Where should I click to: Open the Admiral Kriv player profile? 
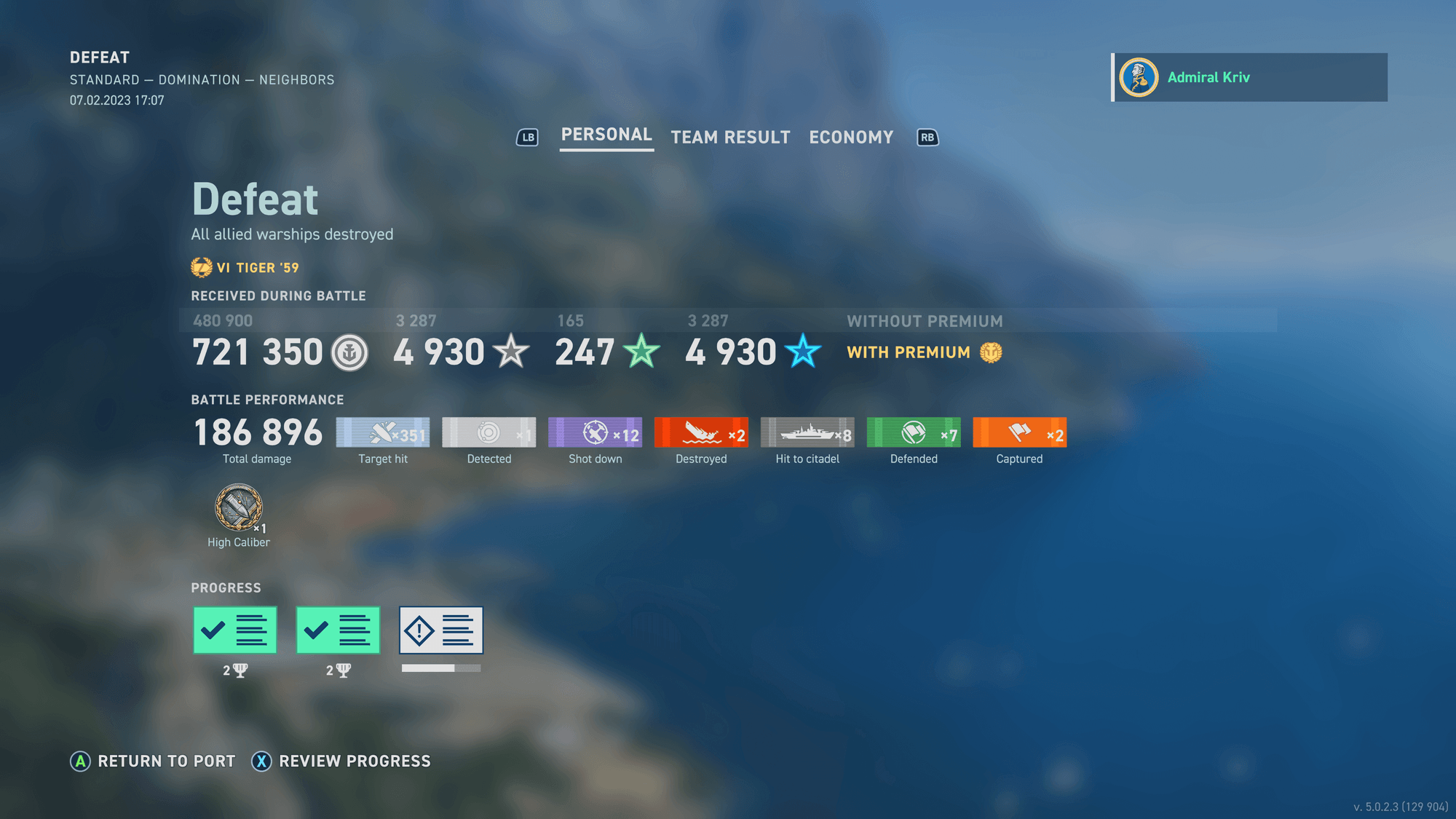(x=1209, y=77)
